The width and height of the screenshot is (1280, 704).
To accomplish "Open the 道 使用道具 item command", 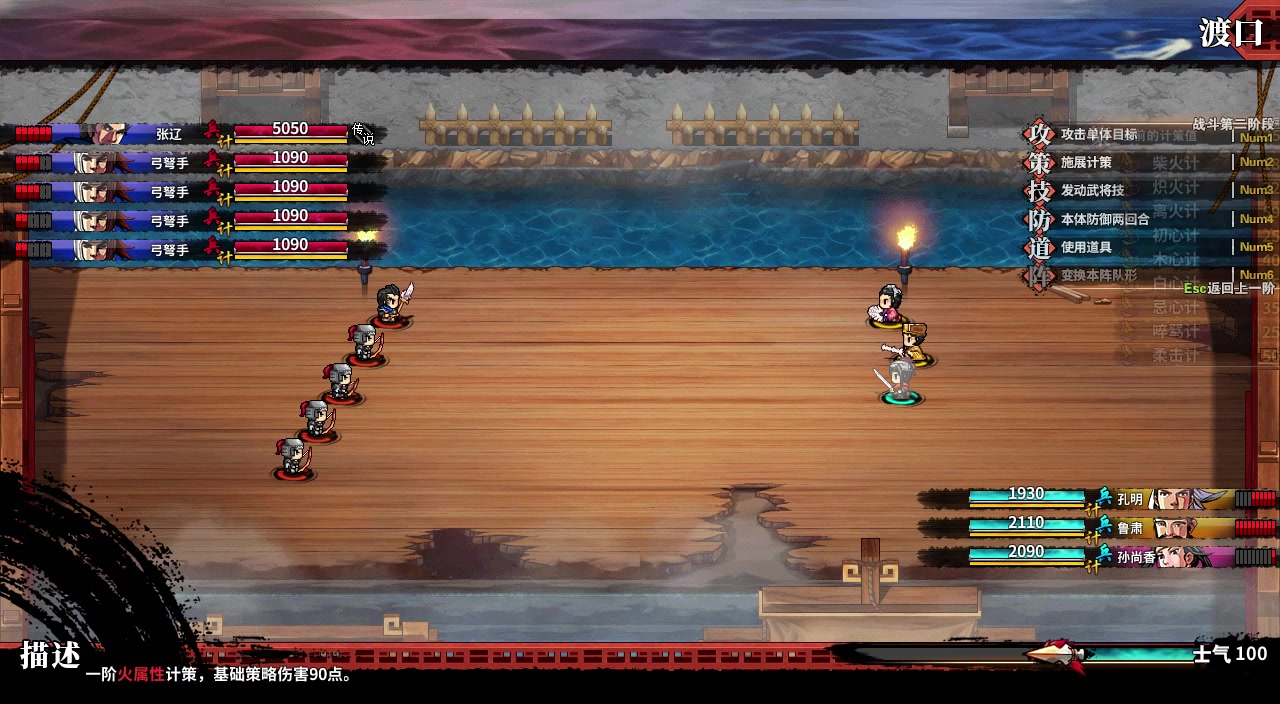I will [x=1085, y=247].
